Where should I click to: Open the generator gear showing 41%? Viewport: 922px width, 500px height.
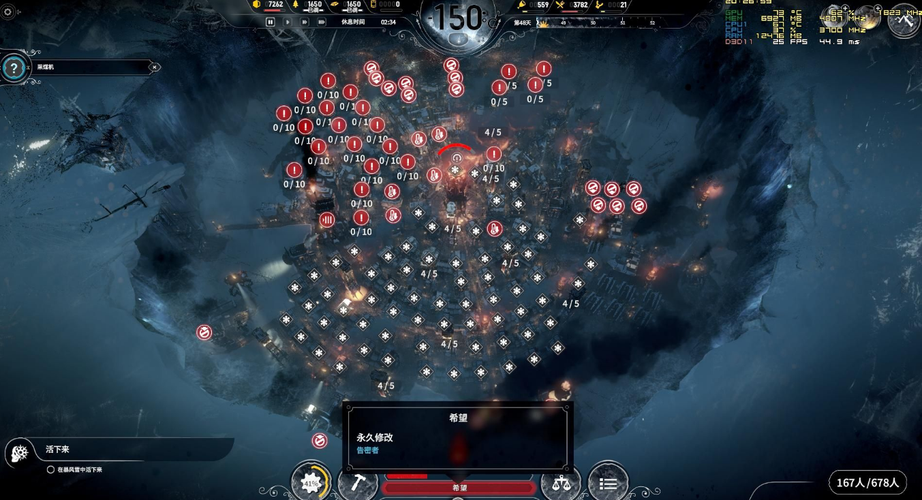(x=311, y=482)
